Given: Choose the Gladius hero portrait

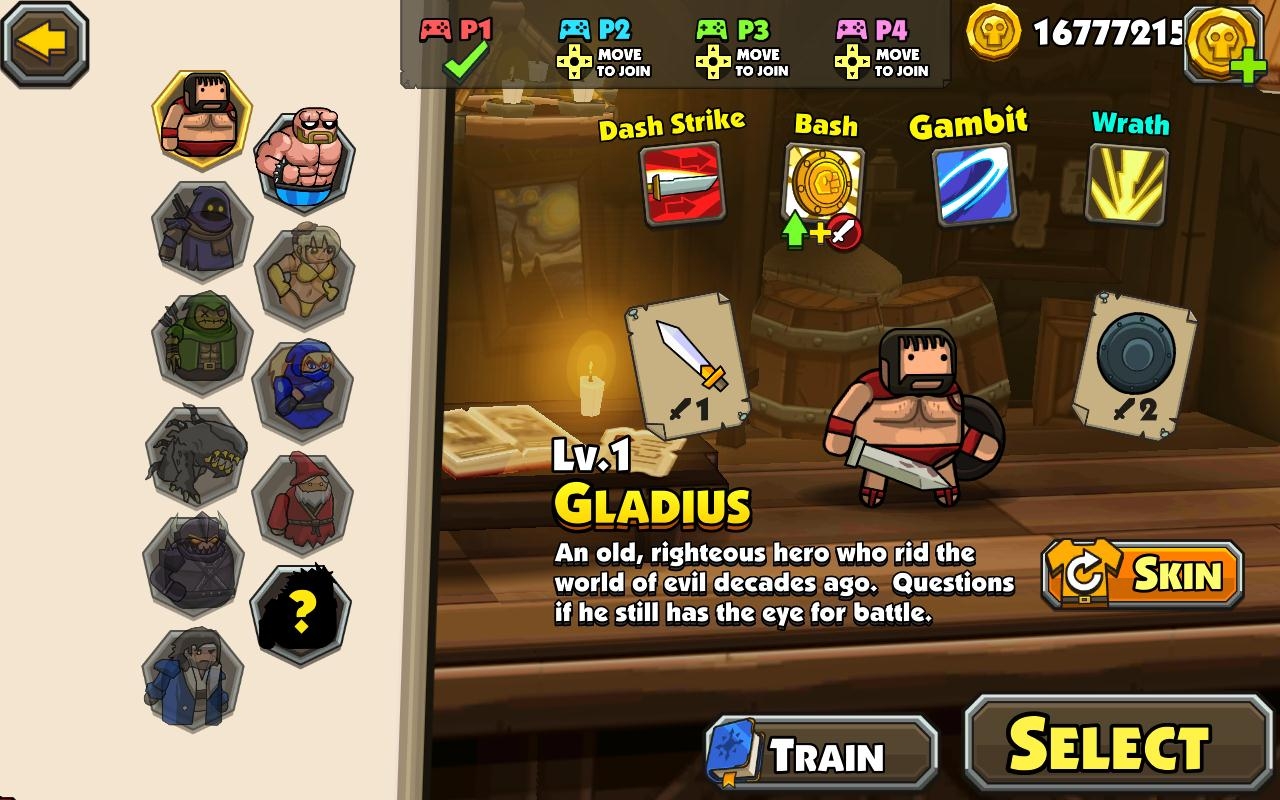Looking at the screenshot, I should click(x=201, y=118).
